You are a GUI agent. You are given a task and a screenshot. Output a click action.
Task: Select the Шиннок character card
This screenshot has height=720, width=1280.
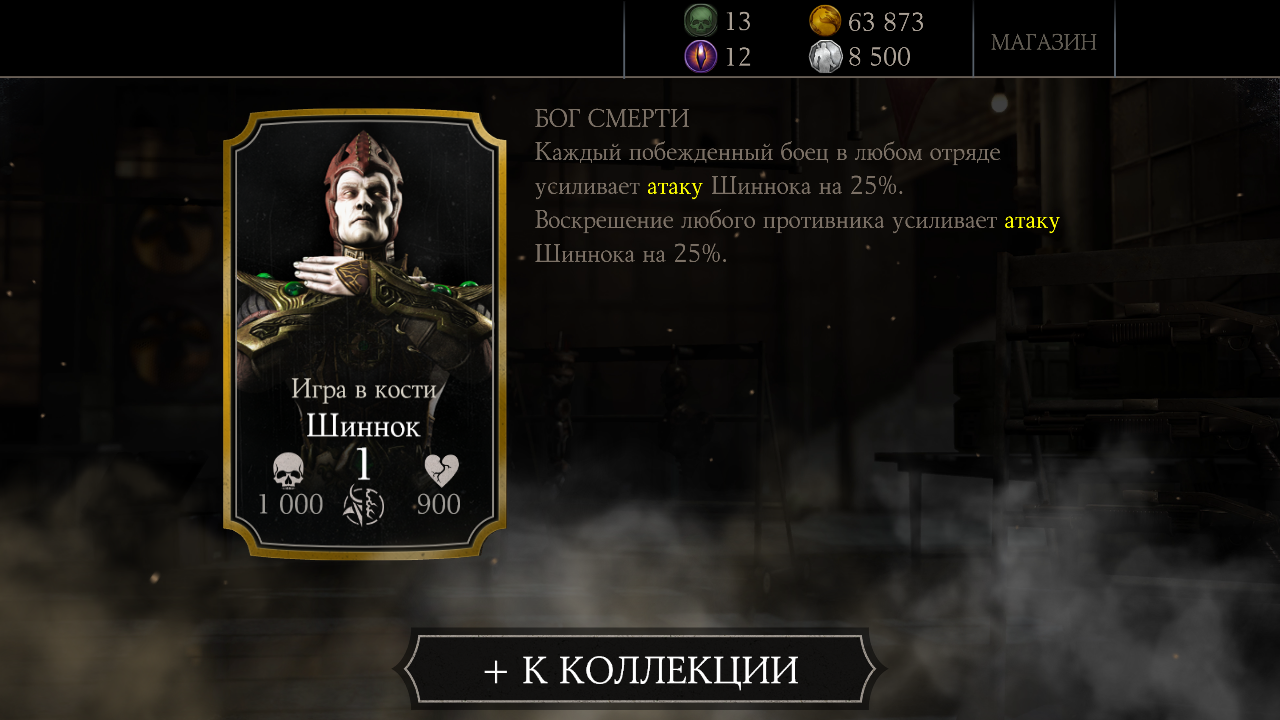point(364,333)
